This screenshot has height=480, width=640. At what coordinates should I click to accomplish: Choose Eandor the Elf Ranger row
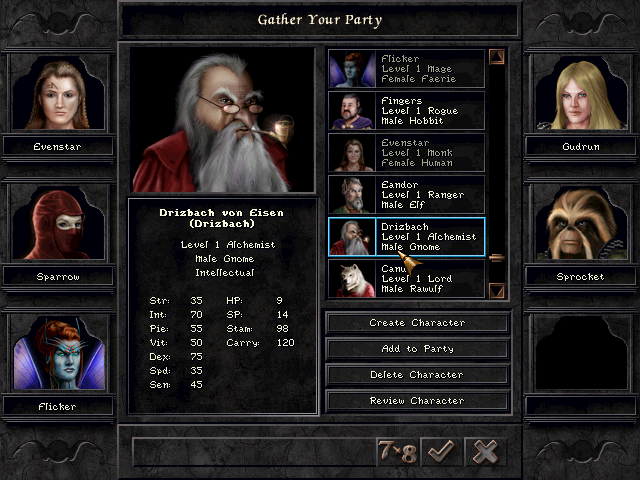point(406,195)
